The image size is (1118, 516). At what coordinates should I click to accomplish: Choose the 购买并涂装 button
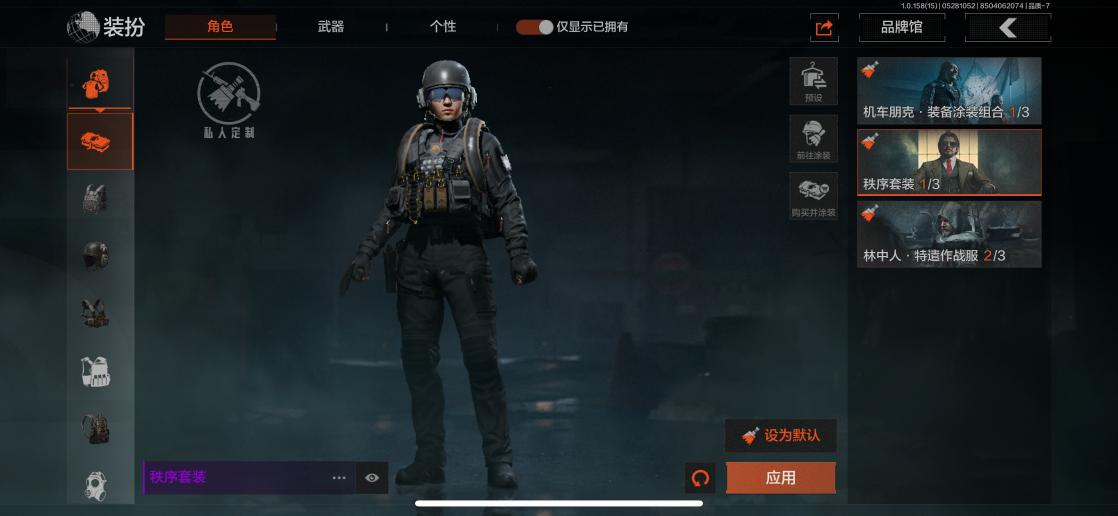pos(813,196)
